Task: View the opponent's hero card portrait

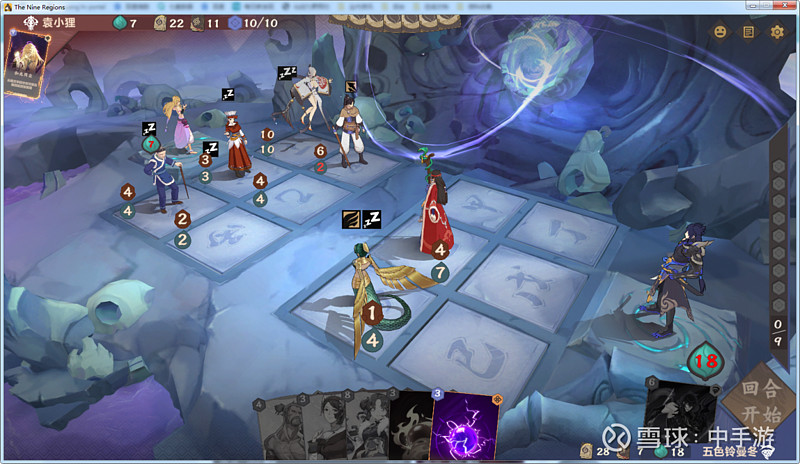Action: 26,62
